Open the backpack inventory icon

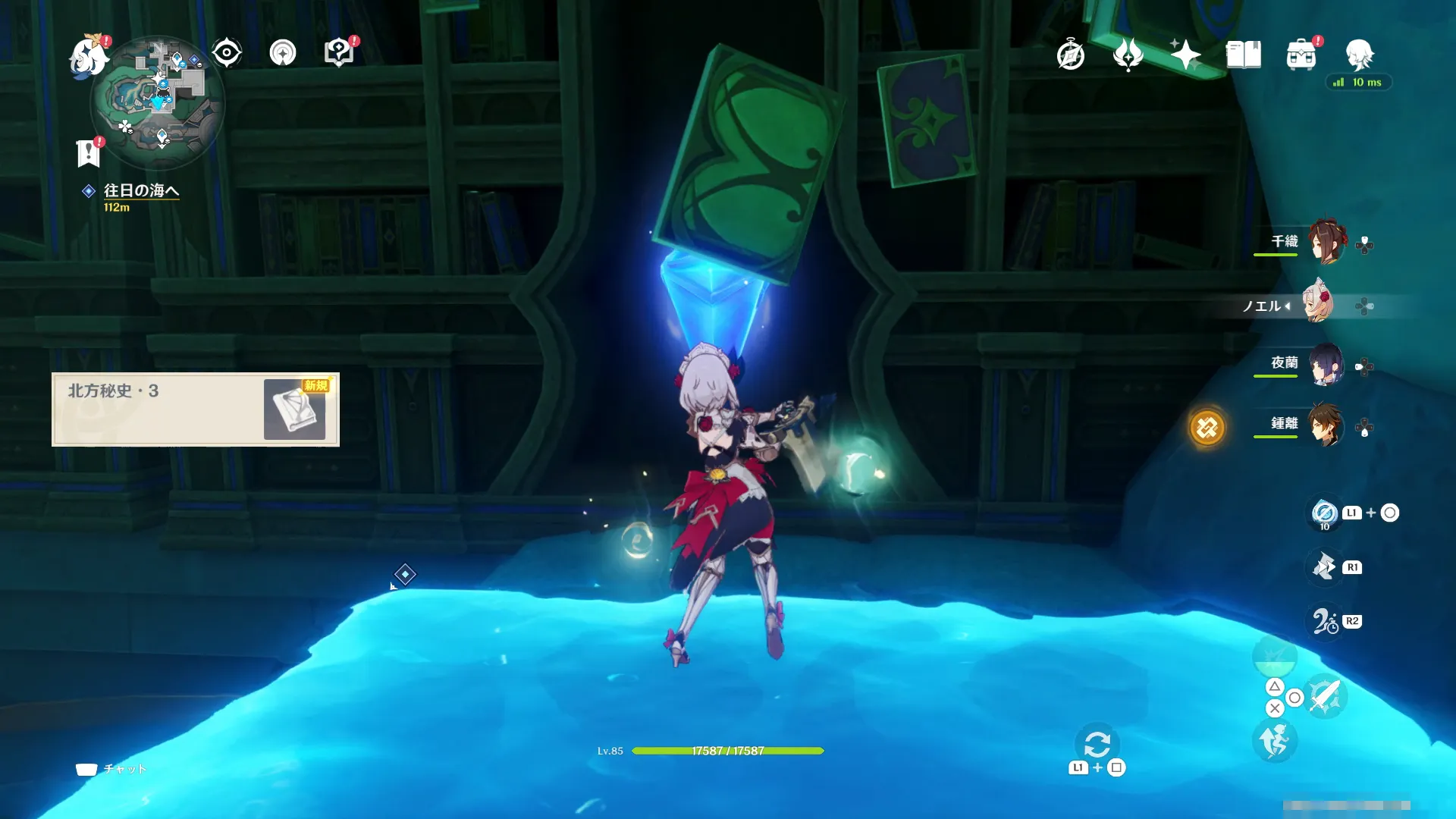1301,55
